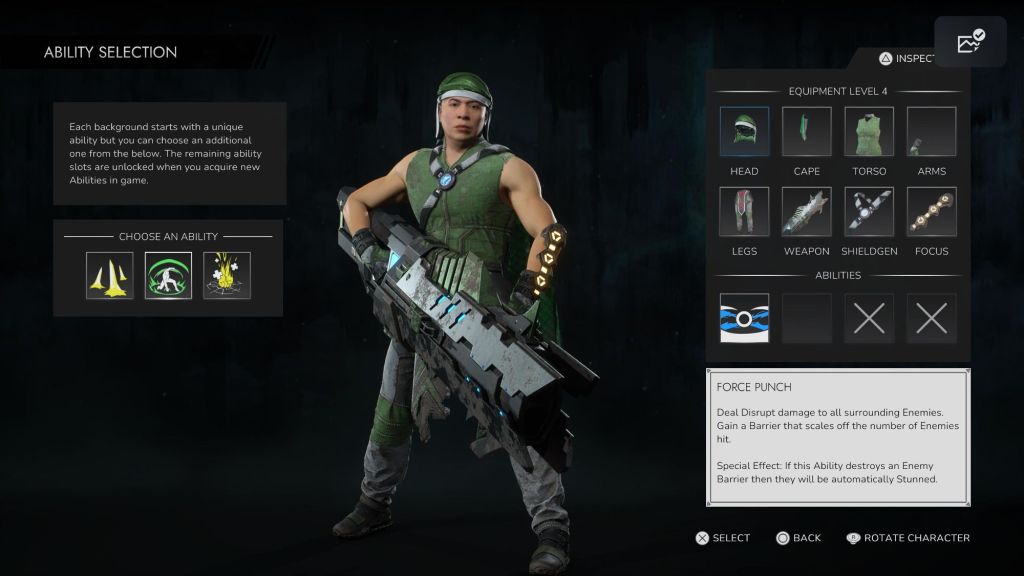The width and height of the screenshot is (1024, 576).
Task: Inspect the Weapon equipment slot
Action: click(806, 212)
